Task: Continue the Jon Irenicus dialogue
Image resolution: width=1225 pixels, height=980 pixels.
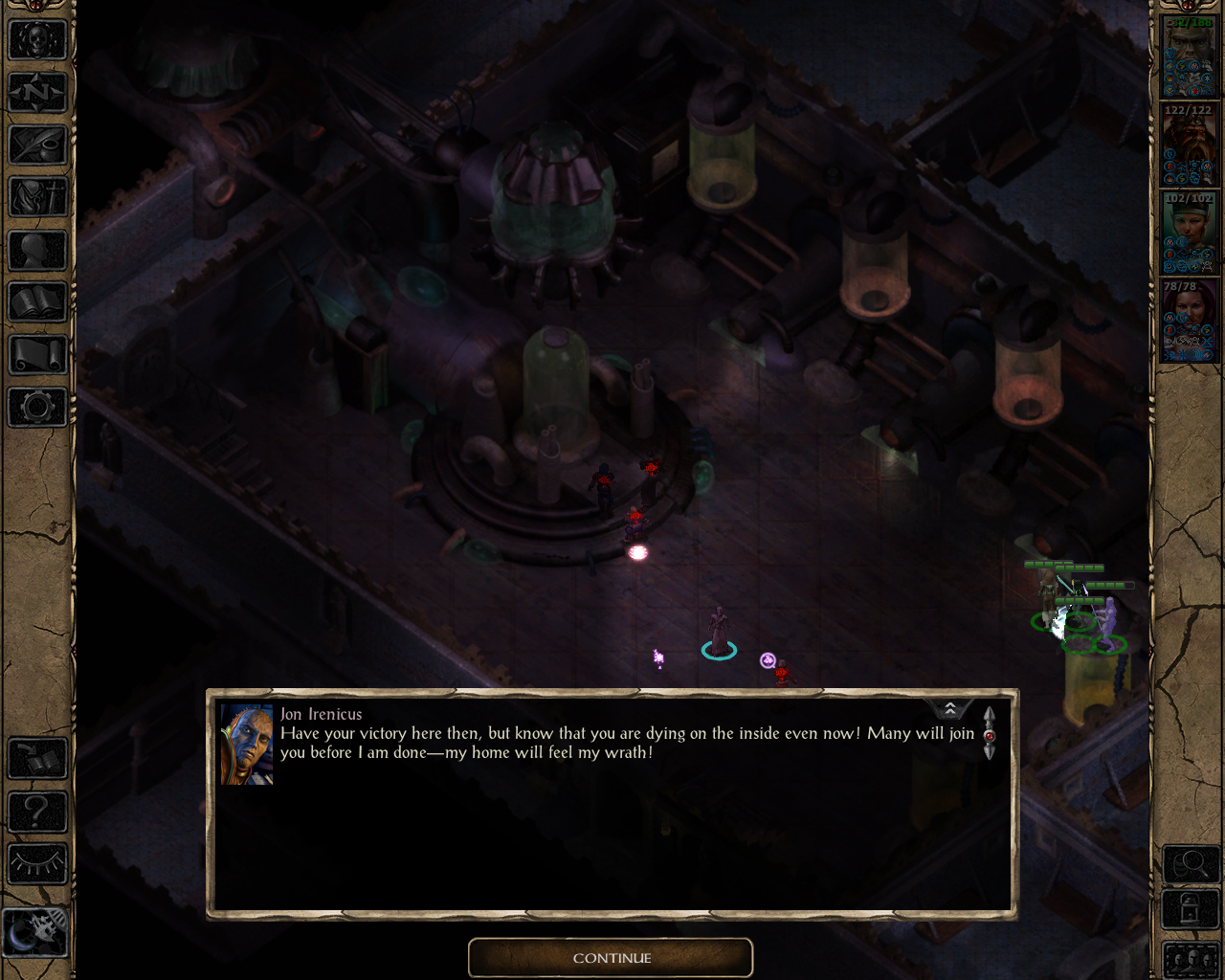Action: pyautogui.click(x=611, y=957)
